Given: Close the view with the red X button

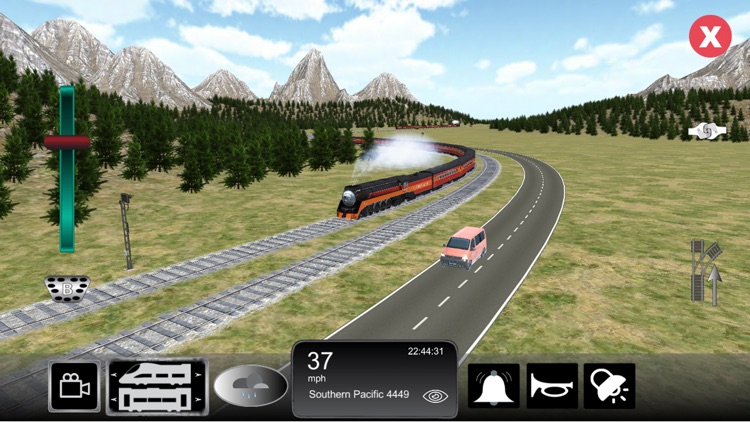Looking at the screenshot, I should 710,38.
